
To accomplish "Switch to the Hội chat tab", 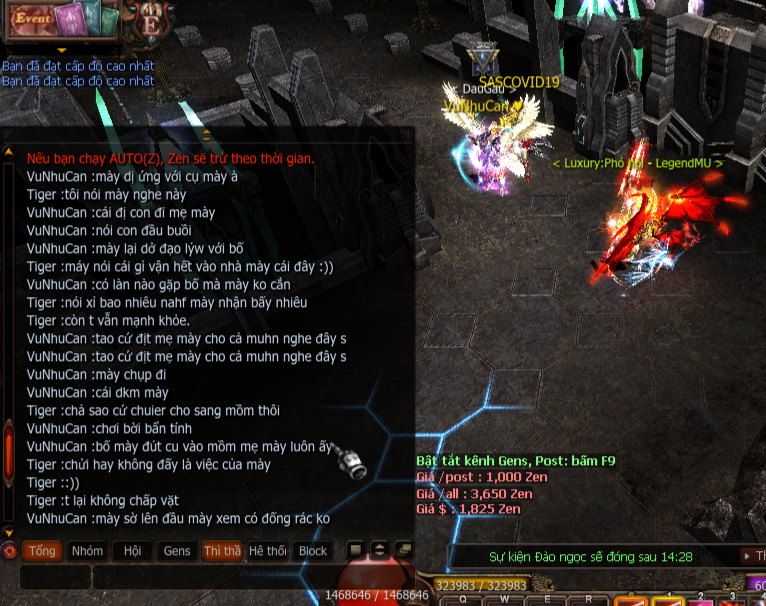I will [x=132, y=551].
